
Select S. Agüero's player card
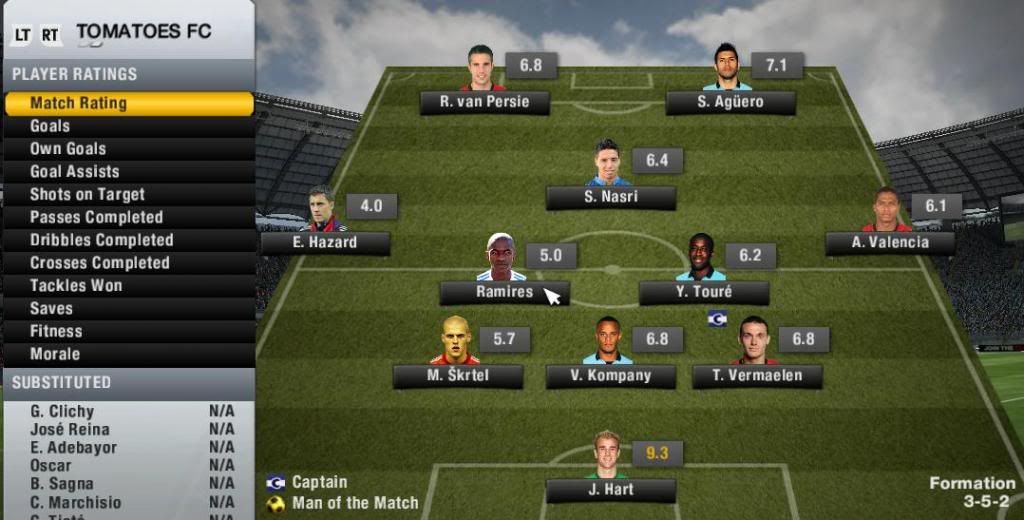pos(730,102)
